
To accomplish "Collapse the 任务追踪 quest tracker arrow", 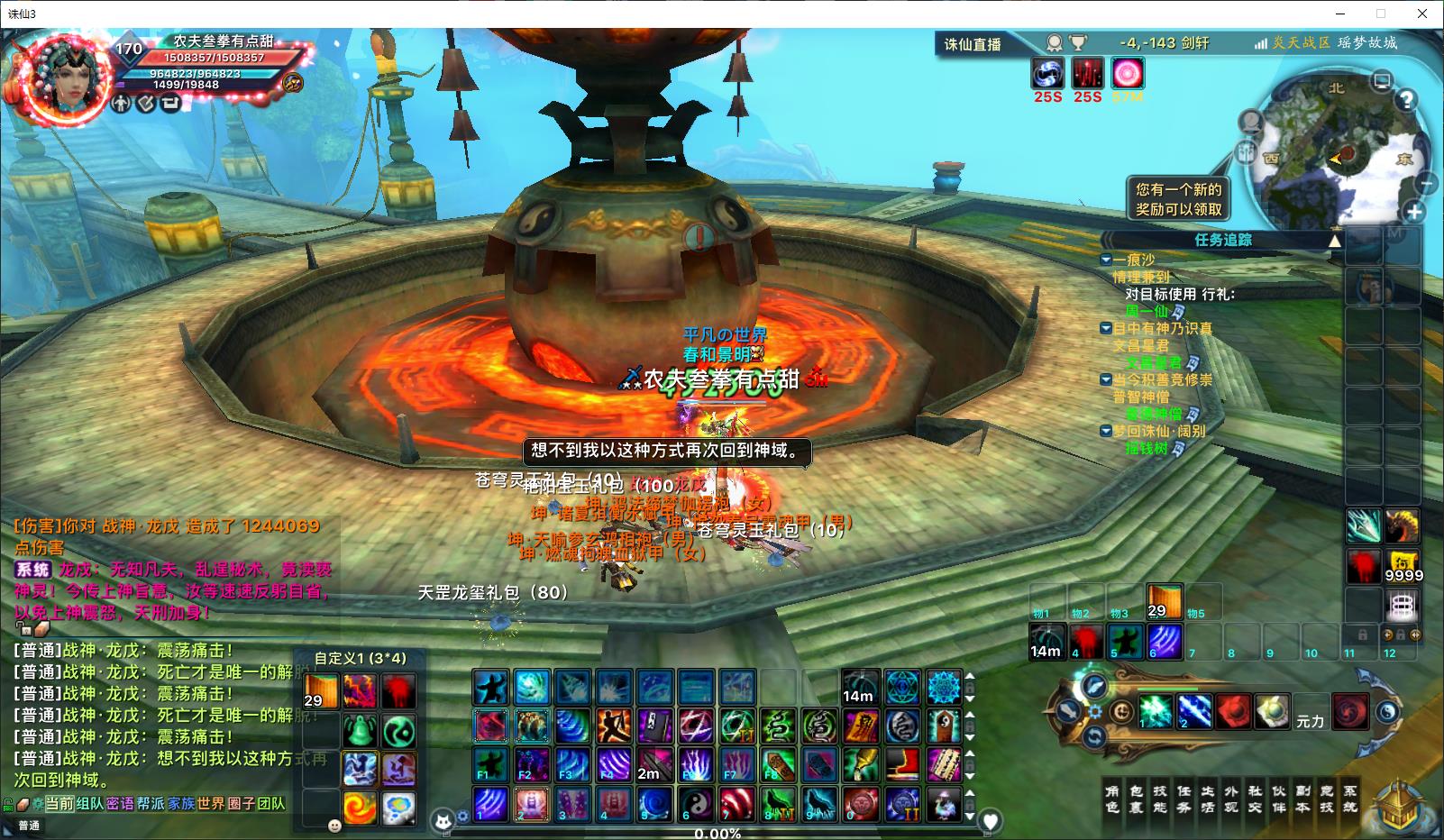I will tap(1335, 241).
